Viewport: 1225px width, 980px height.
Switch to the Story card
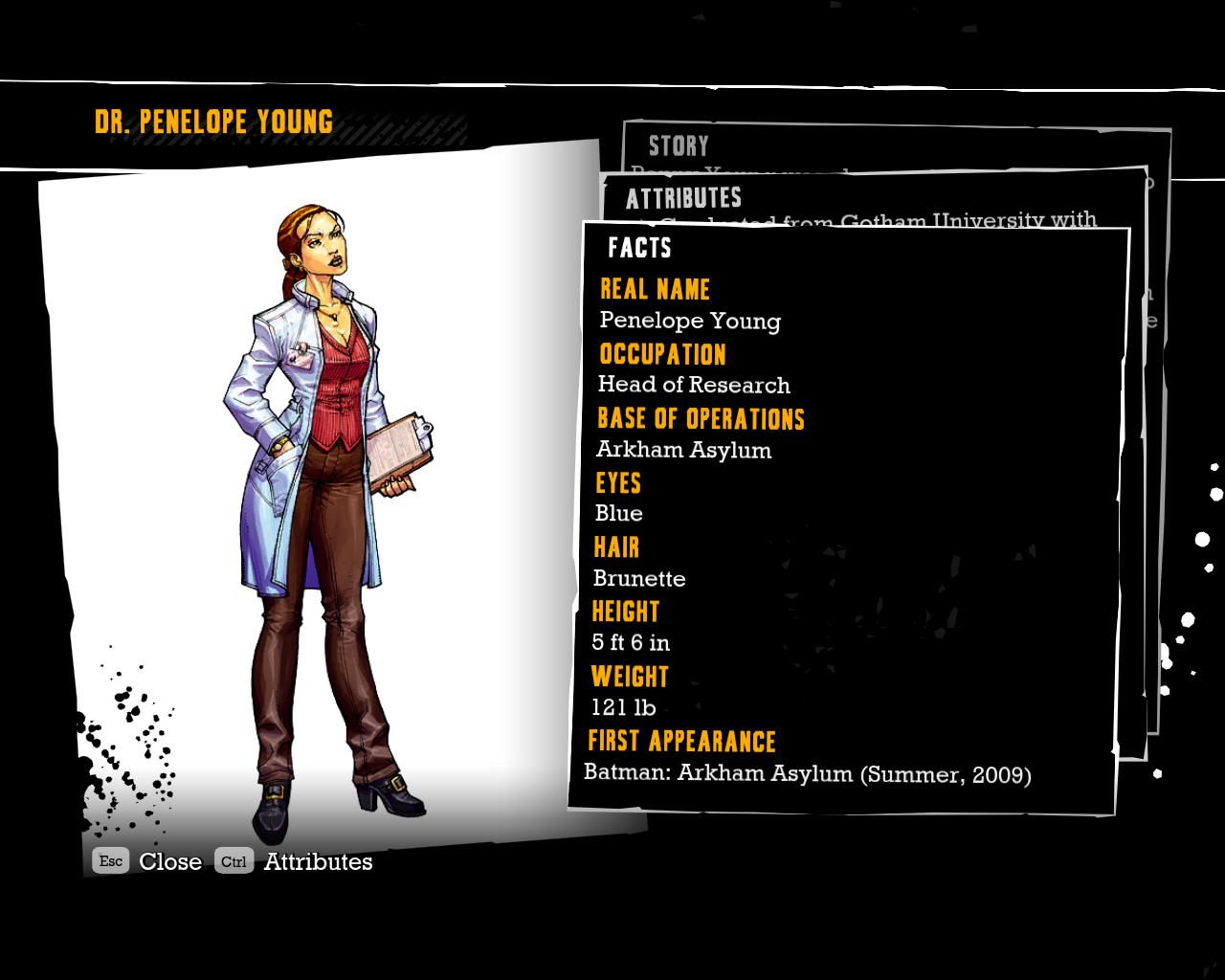coord(679,145)
